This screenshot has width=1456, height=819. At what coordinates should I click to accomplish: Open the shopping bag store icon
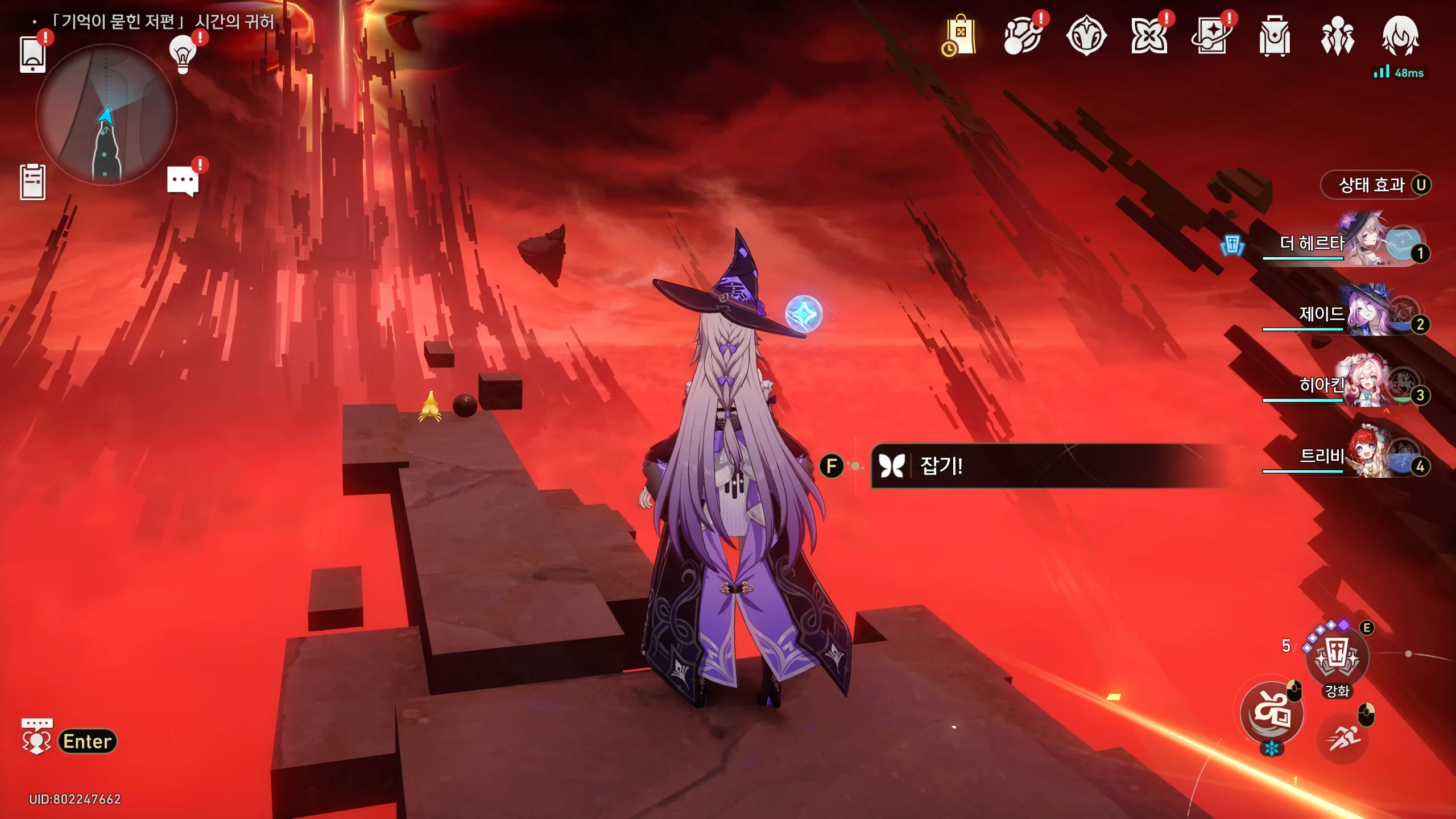point(961,36)
